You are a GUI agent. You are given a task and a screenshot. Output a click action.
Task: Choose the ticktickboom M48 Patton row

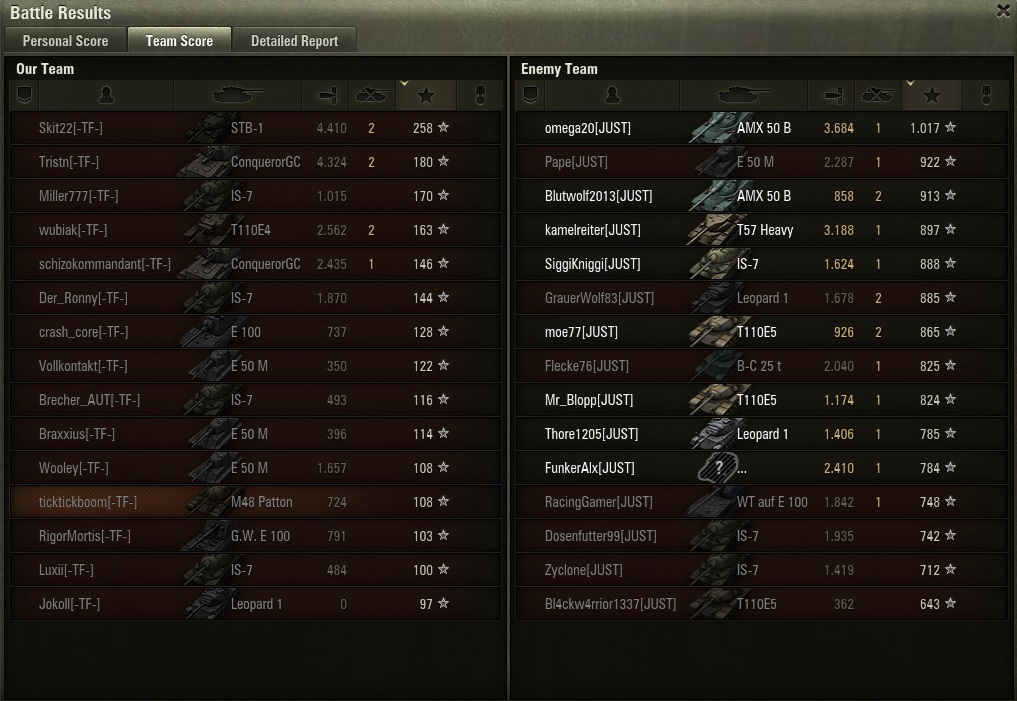click(x=255, y=502)
